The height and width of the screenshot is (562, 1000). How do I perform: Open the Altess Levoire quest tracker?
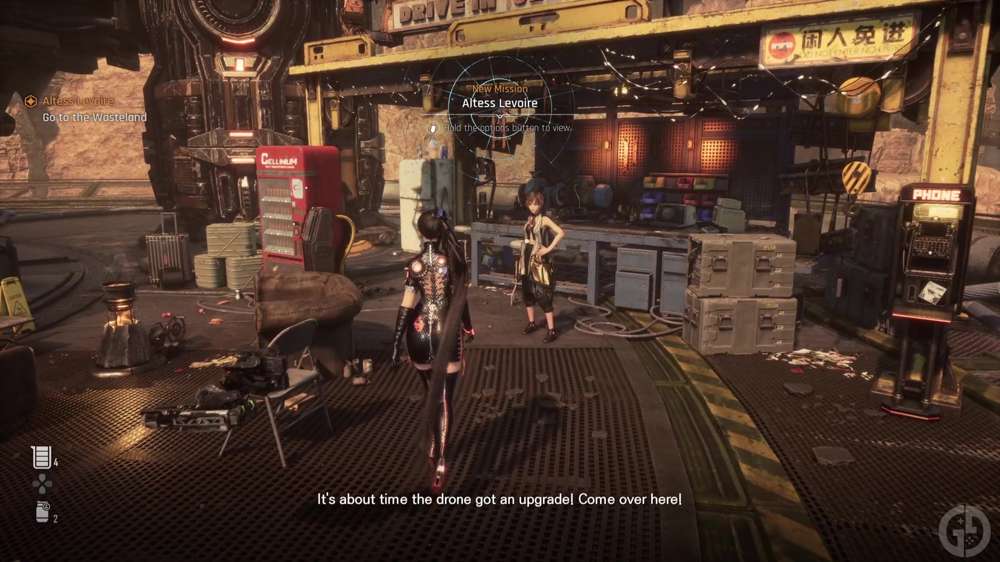pos(70,101)
